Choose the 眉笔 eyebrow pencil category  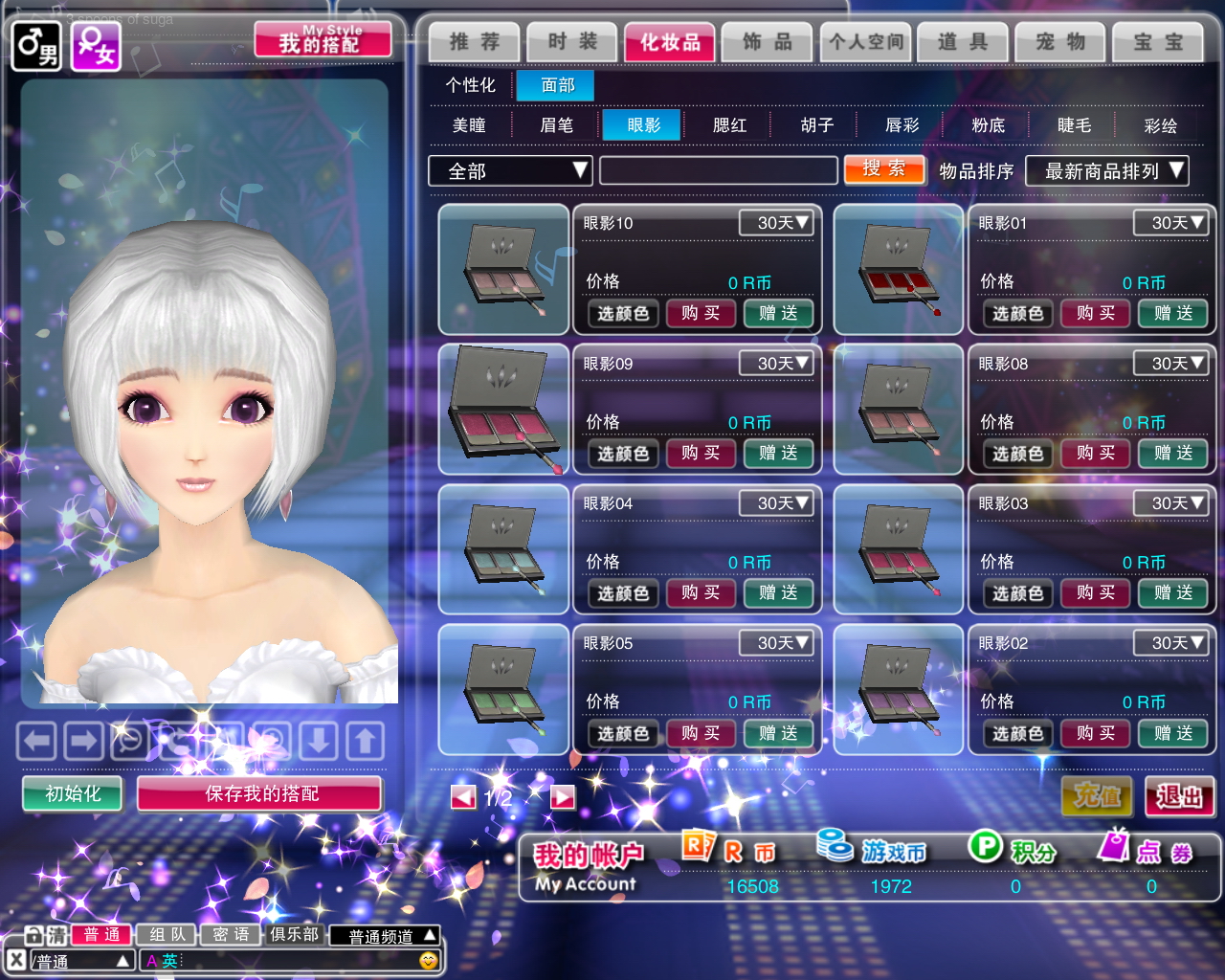pyautogui.click(x=556, y=125)
